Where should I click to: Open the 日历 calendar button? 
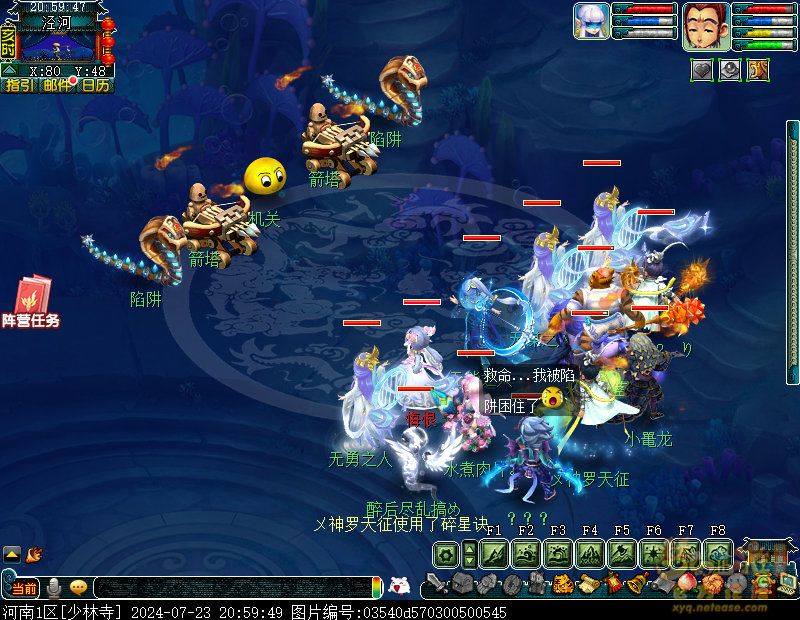pyautogui.click(x=96, y=86)
